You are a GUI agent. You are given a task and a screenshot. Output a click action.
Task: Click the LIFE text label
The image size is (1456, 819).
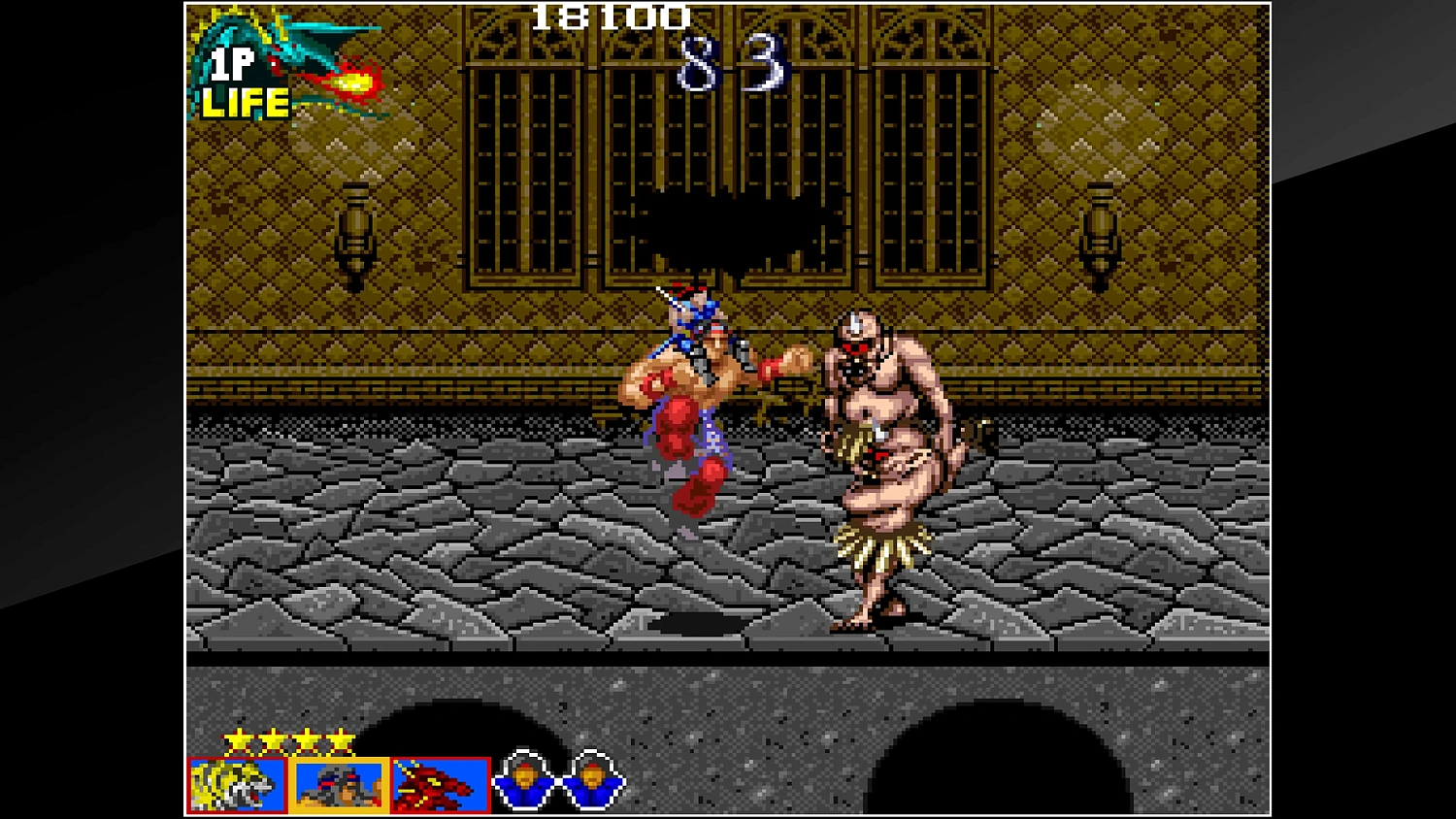click(245, 102)
